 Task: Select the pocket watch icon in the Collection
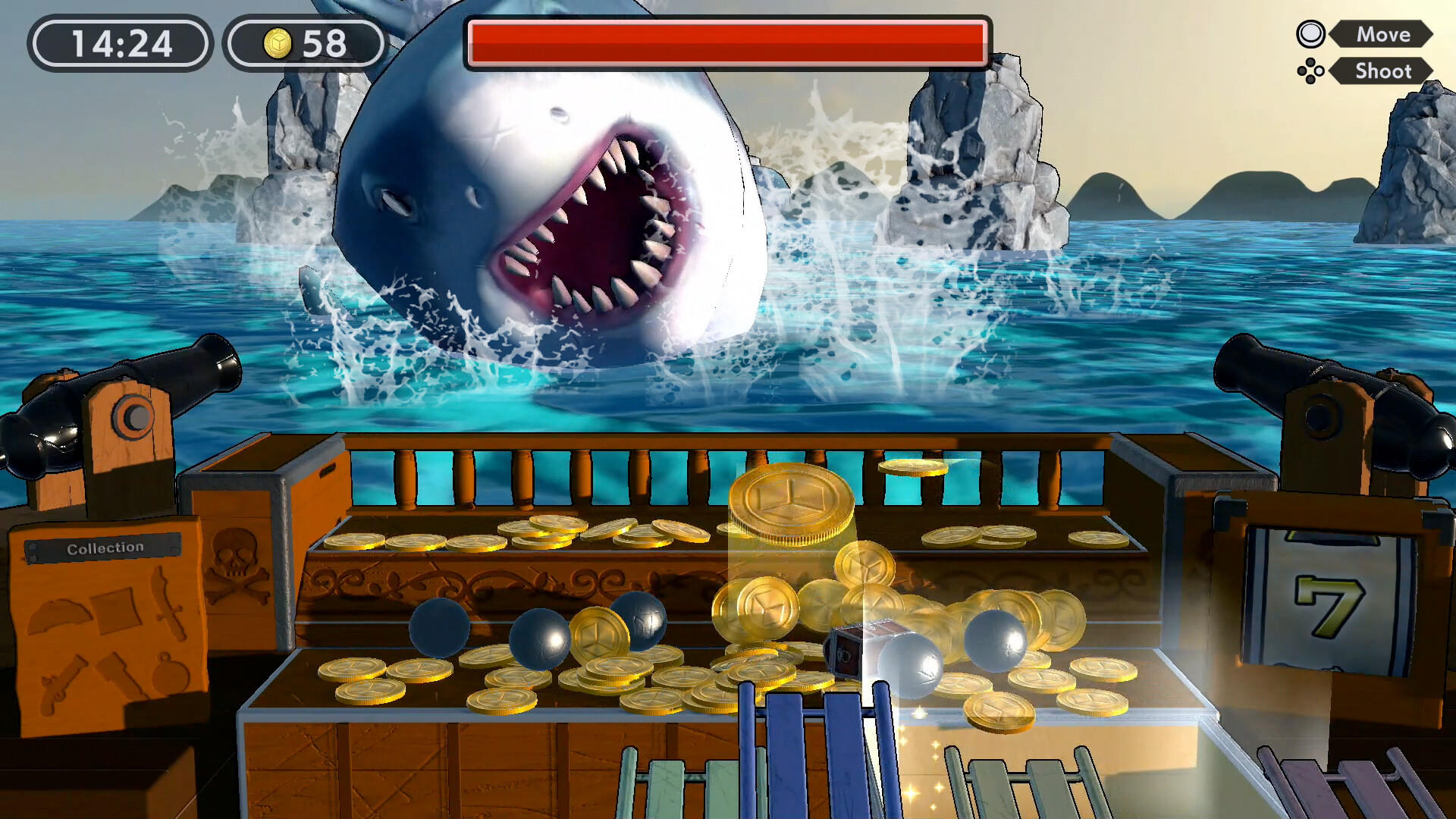tap(169, 677)
